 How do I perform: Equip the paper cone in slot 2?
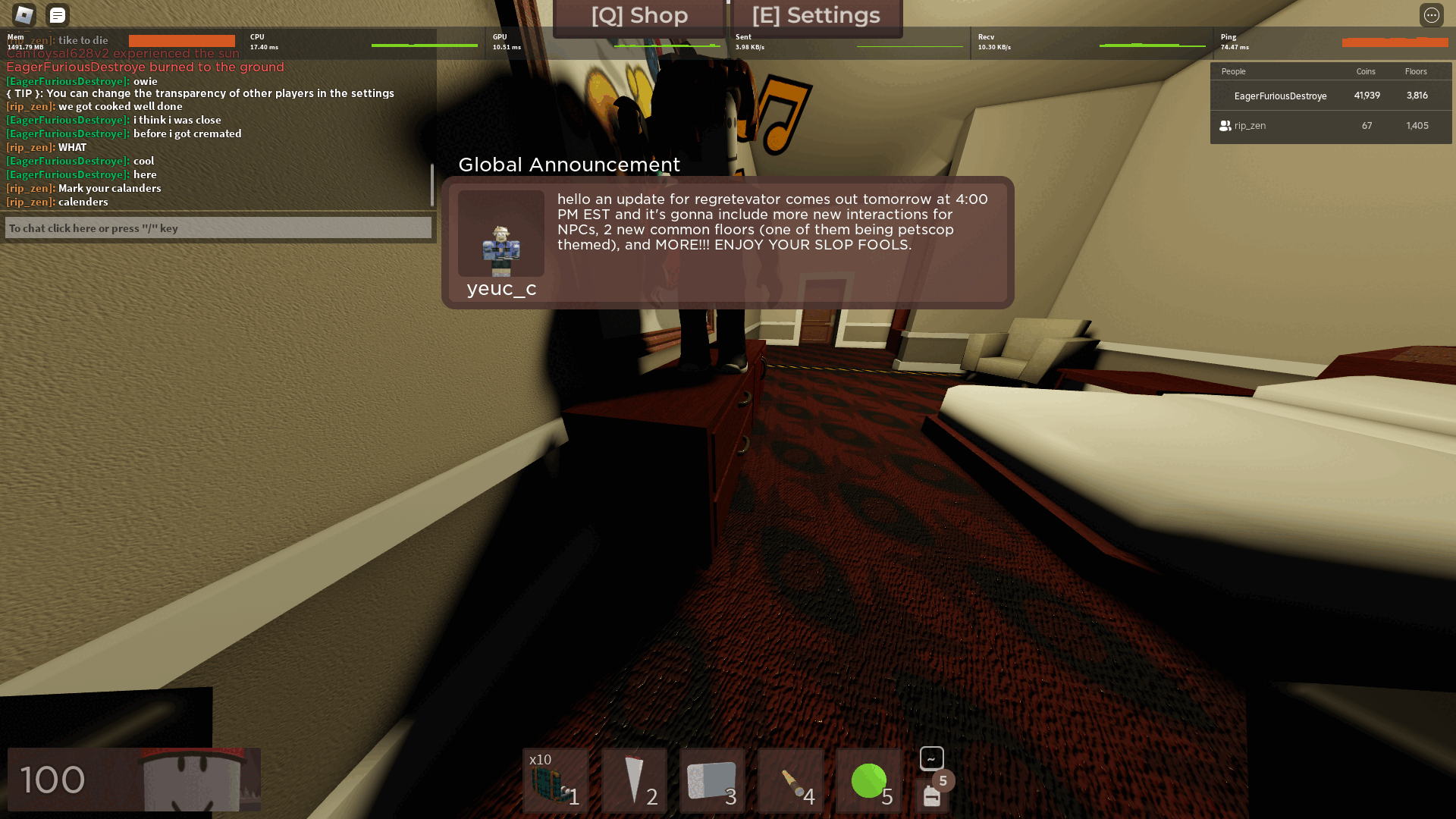tap(634, 781)
